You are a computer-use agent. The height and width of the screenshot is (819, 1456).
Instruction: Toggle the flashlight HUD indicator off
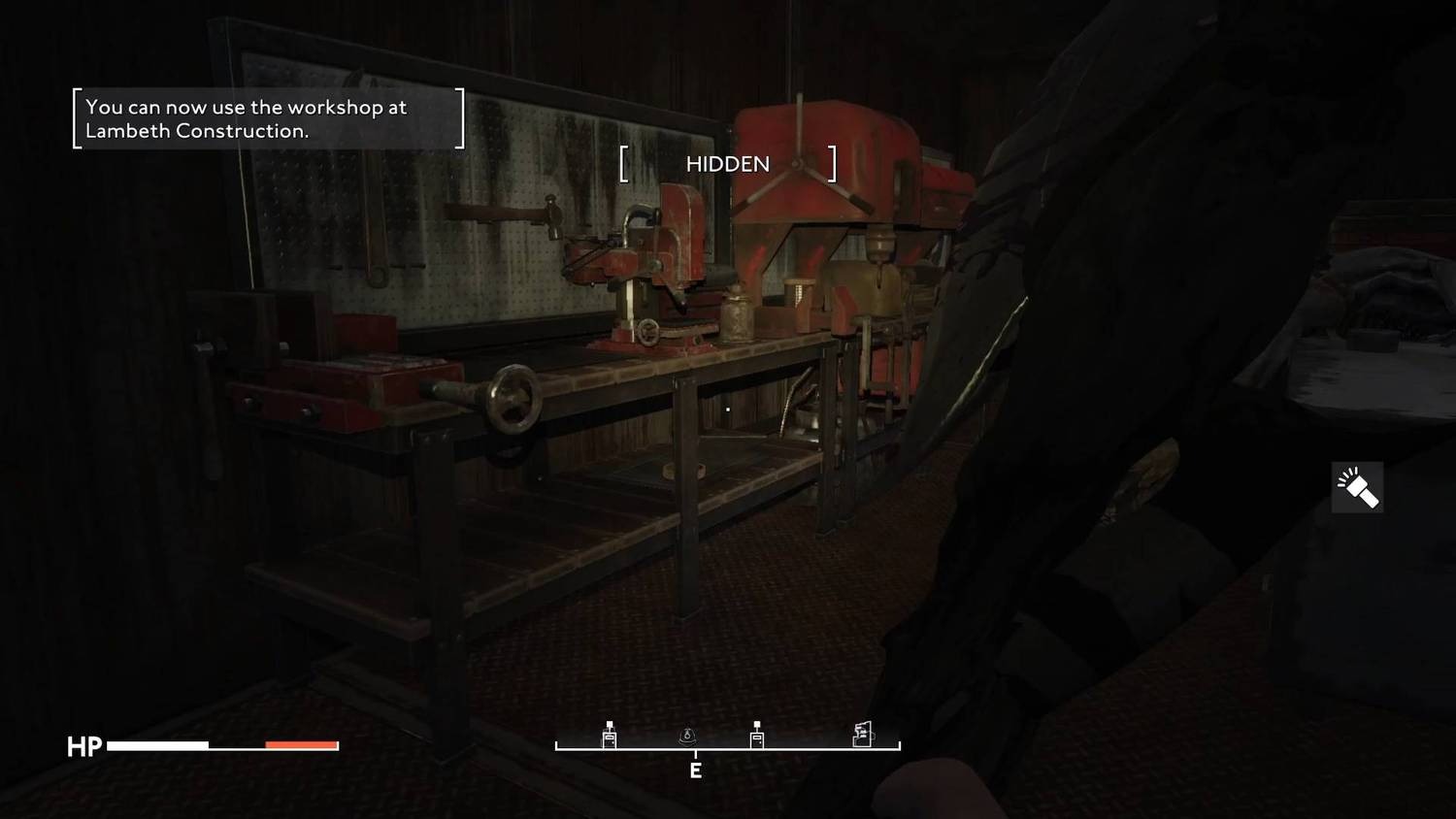pos(1356,487)
